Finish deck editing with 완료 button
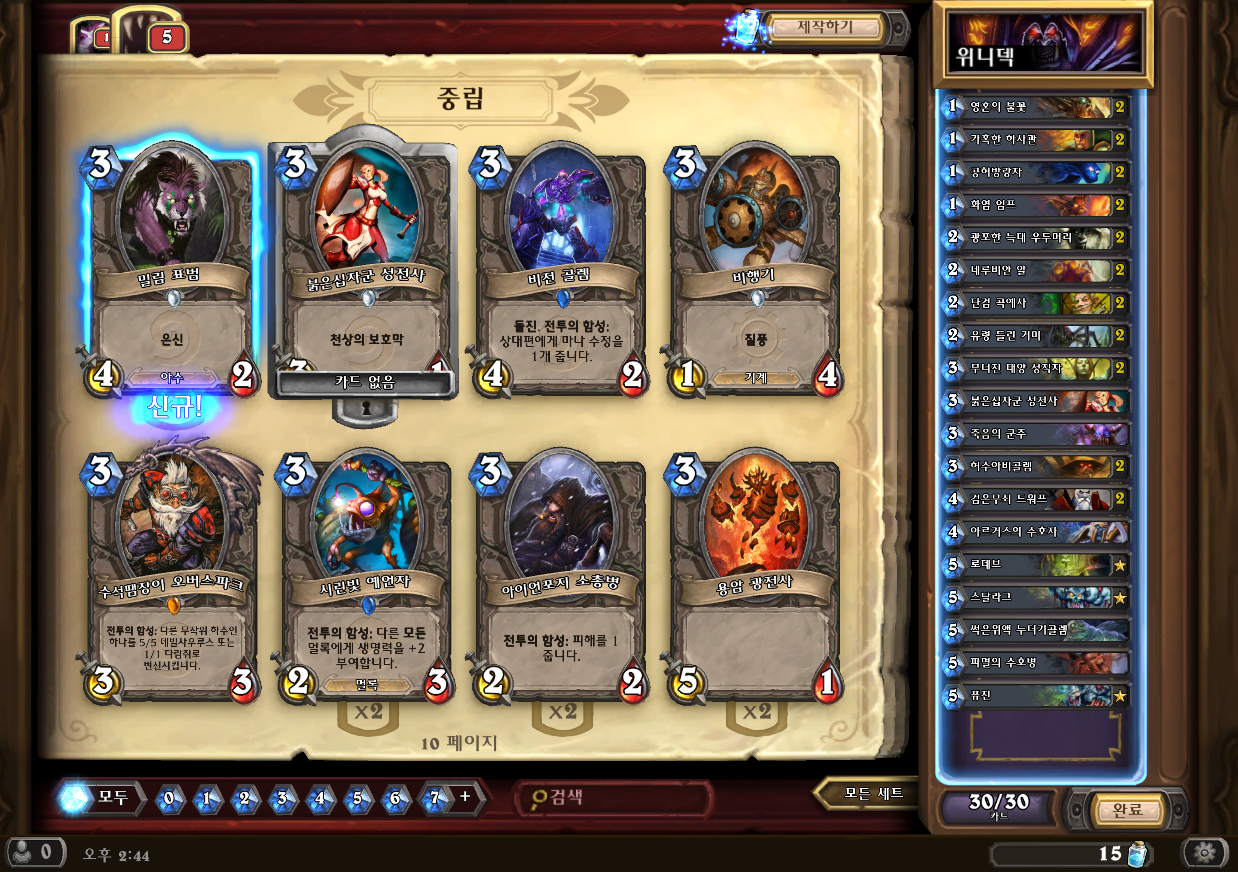The width and height of the screenshot is (1238, 872). coord(1127,809)
